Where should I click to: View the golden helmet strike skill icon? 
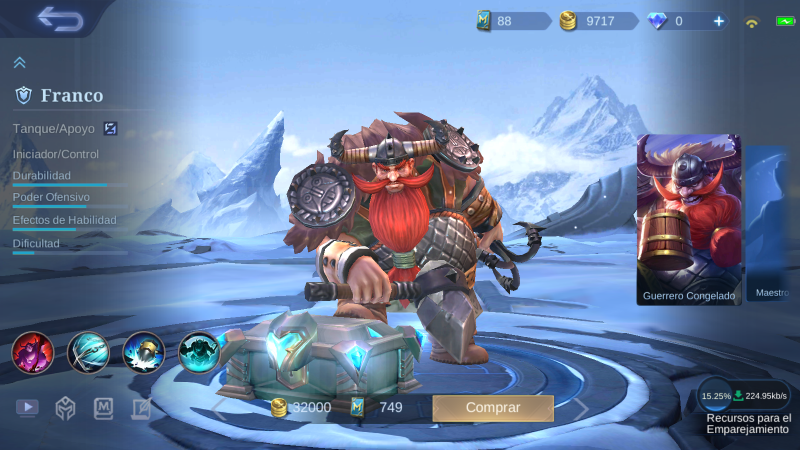tap(143, 352)
